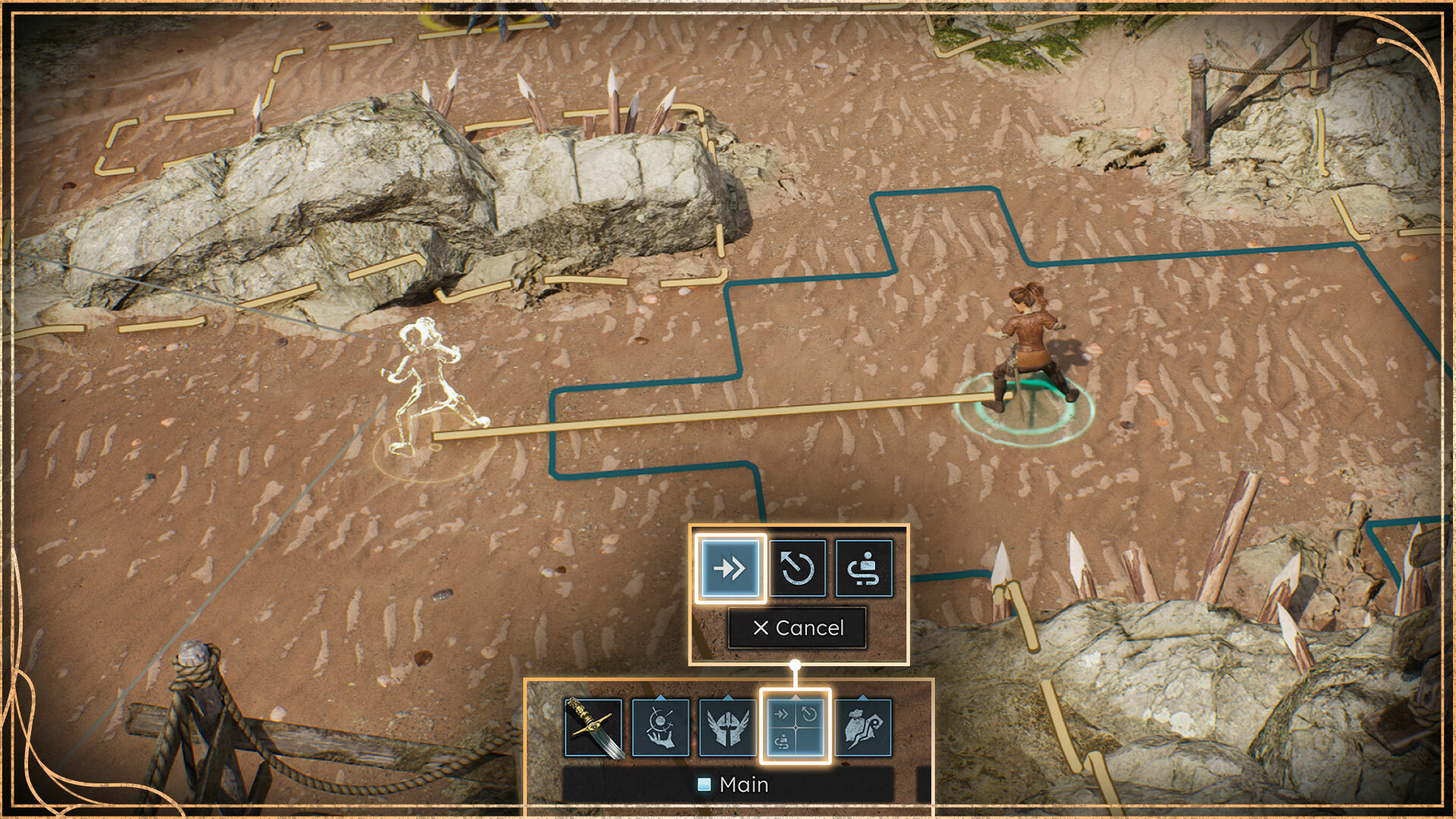The width and height of the screenshot is (1456, 819).
Task: Click the mini double-arrow in the quadrant icon
Action: (782, 714)
